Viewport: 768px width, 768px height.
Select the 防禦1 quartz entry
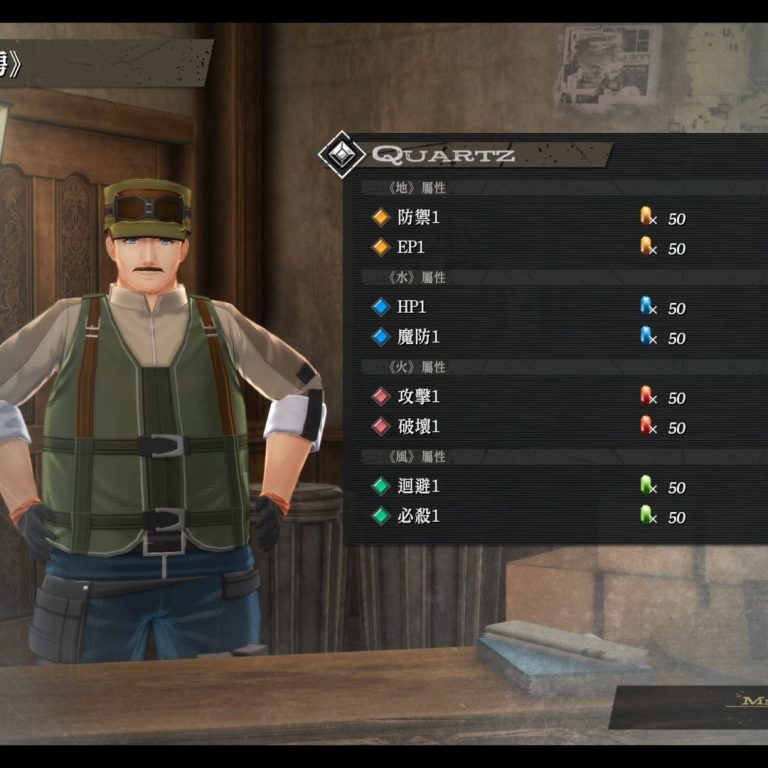[419, 217]
